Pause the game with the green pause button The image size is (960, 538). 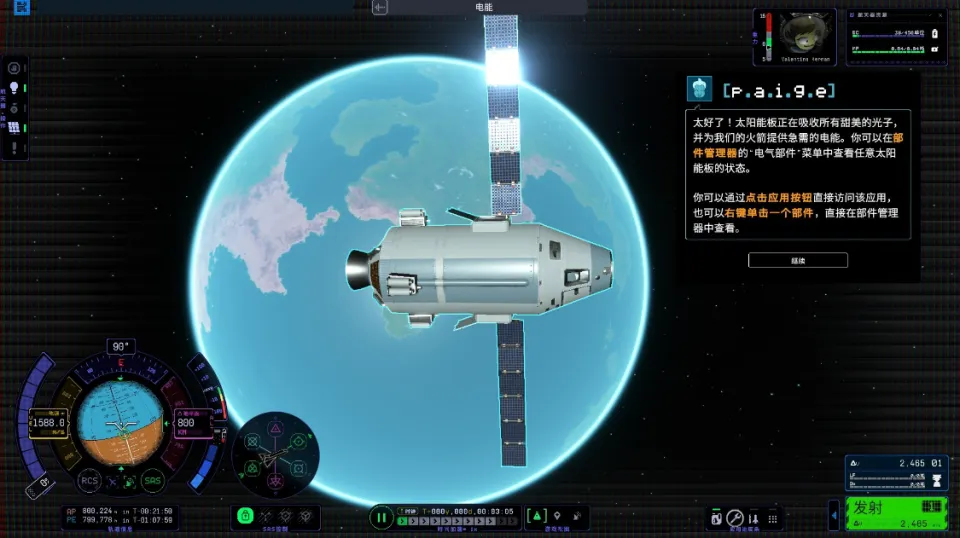point(381,517)
